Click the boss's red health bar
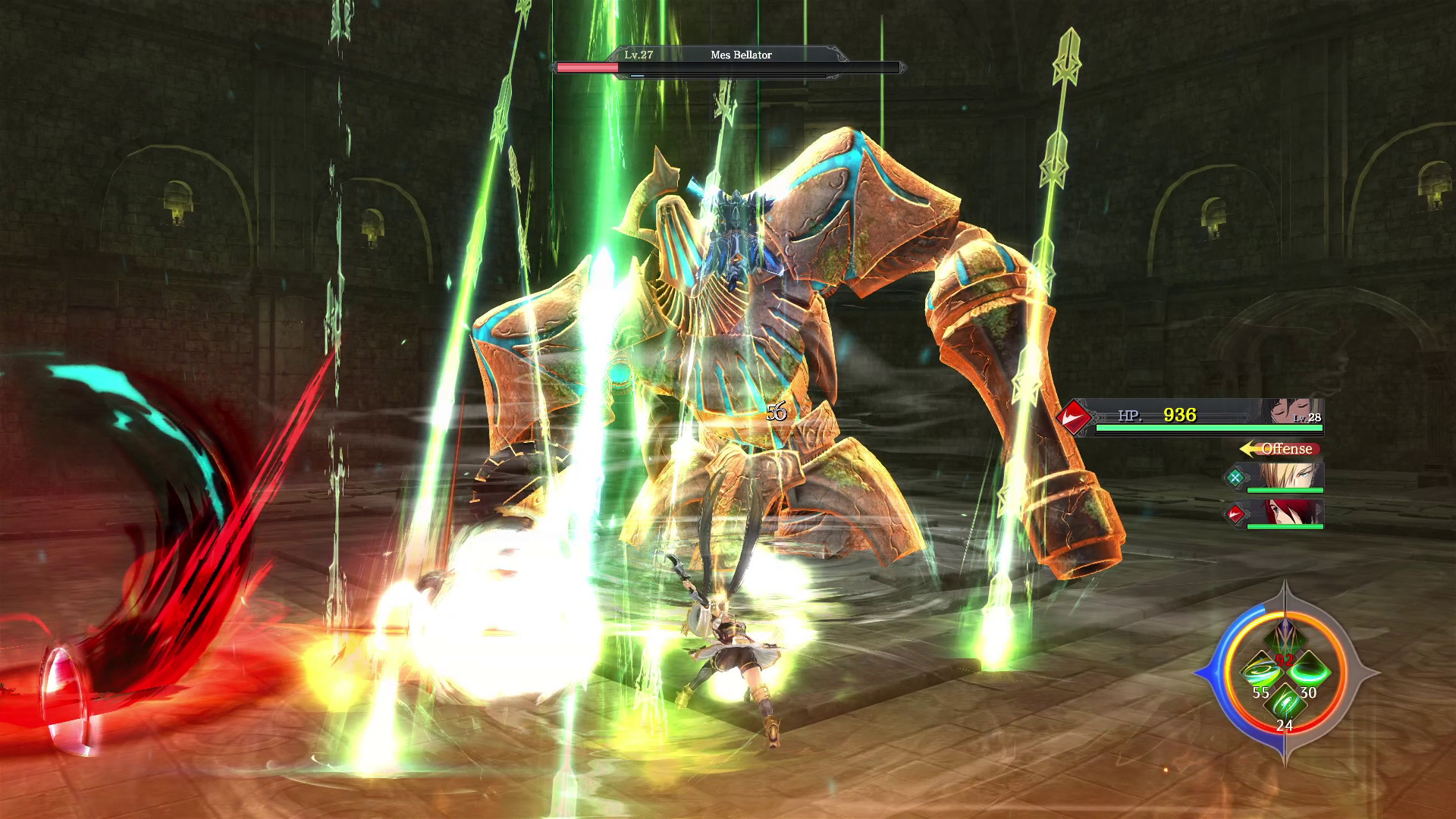 pos(589,67)
